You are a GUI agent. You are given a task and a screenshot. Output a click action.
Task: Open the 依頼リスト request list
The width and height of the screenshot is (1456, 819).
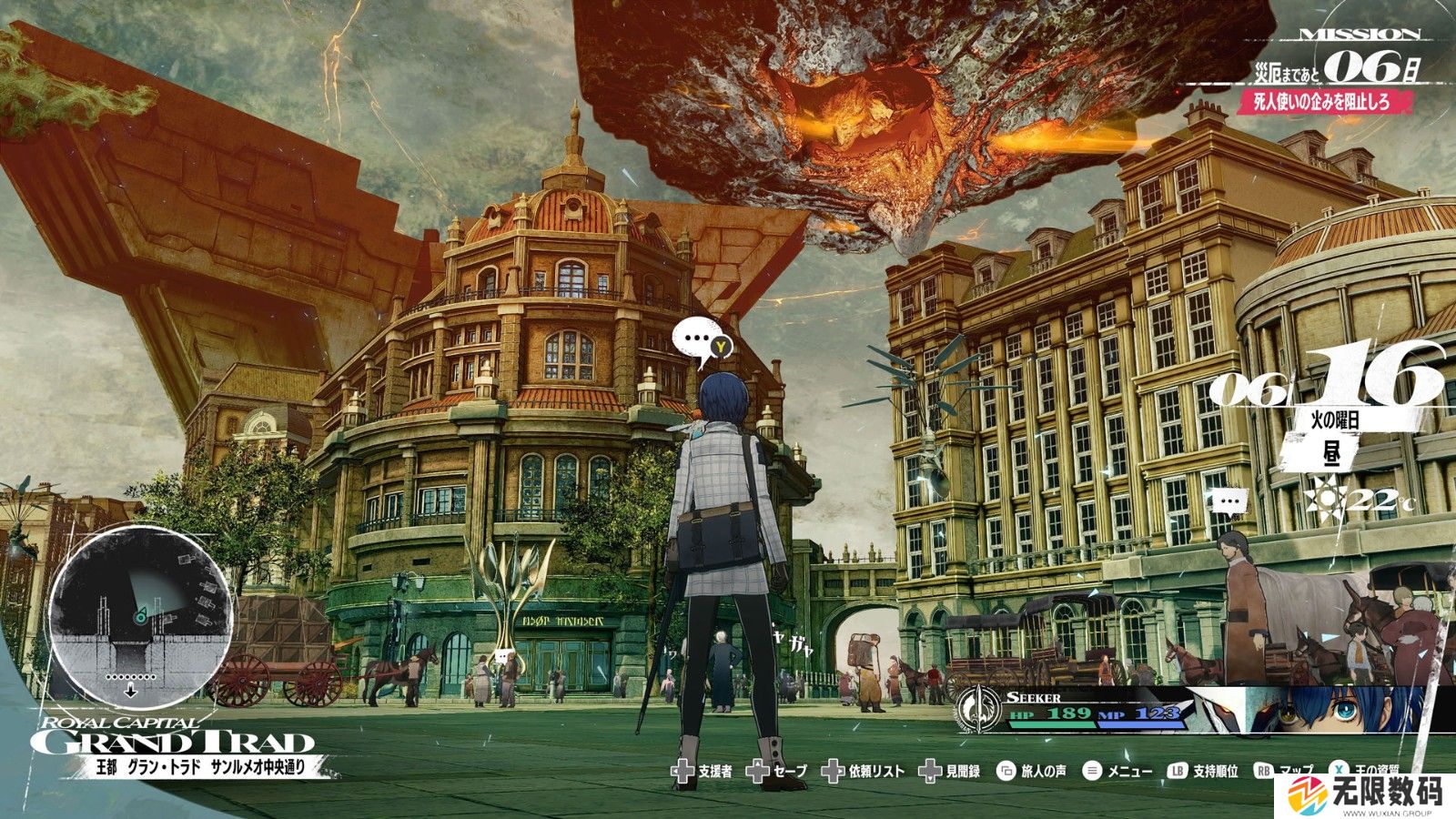coord(863,772)
